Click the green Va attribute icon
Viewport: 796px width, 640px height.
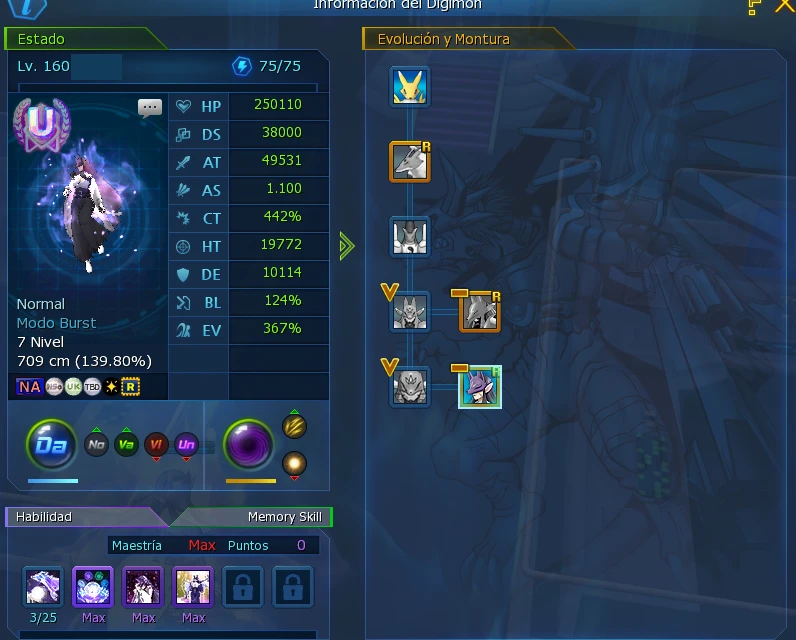point(126,445)
